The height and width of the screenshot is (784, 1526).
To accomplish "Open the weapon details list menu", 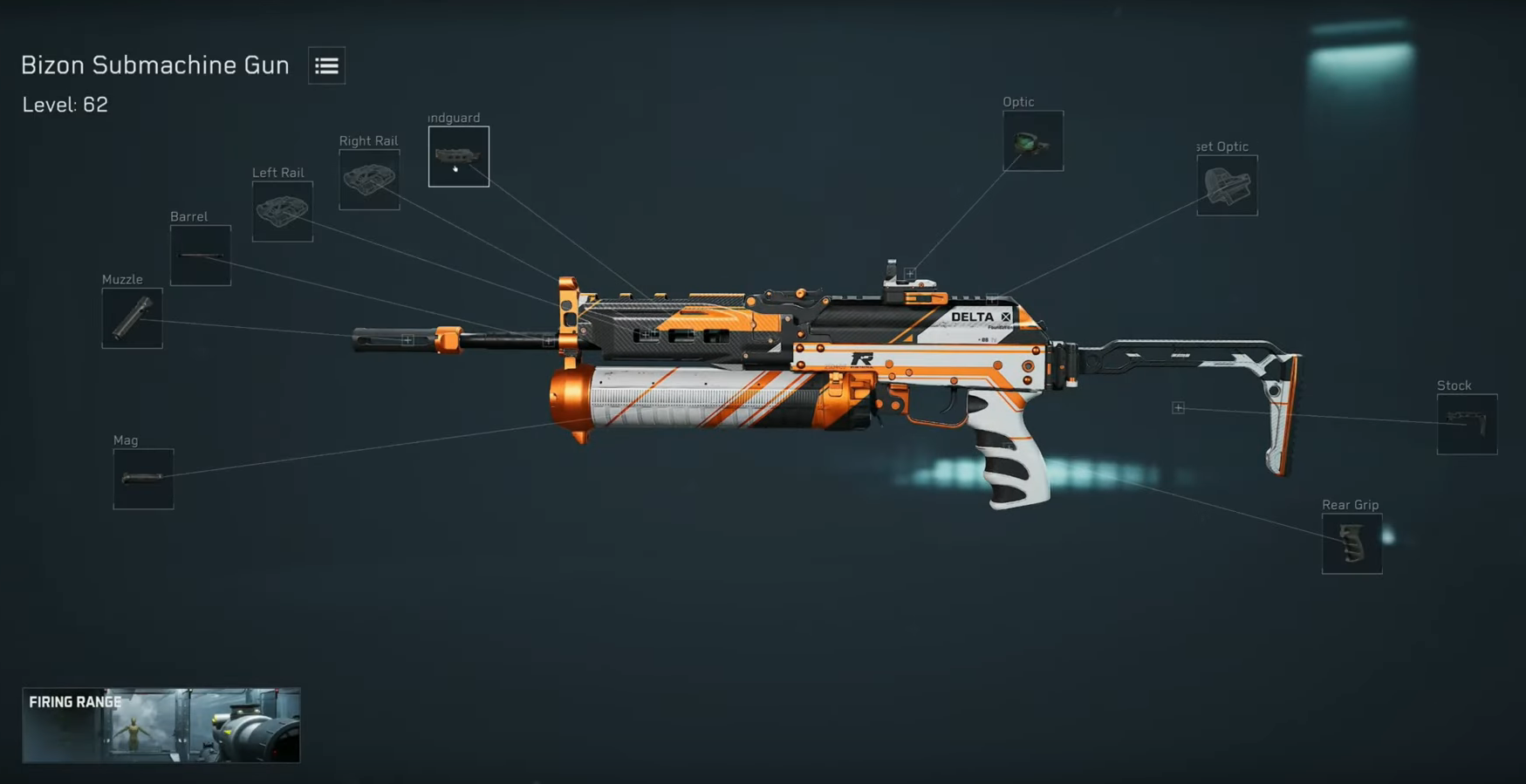I will click(x=326, y=65).
